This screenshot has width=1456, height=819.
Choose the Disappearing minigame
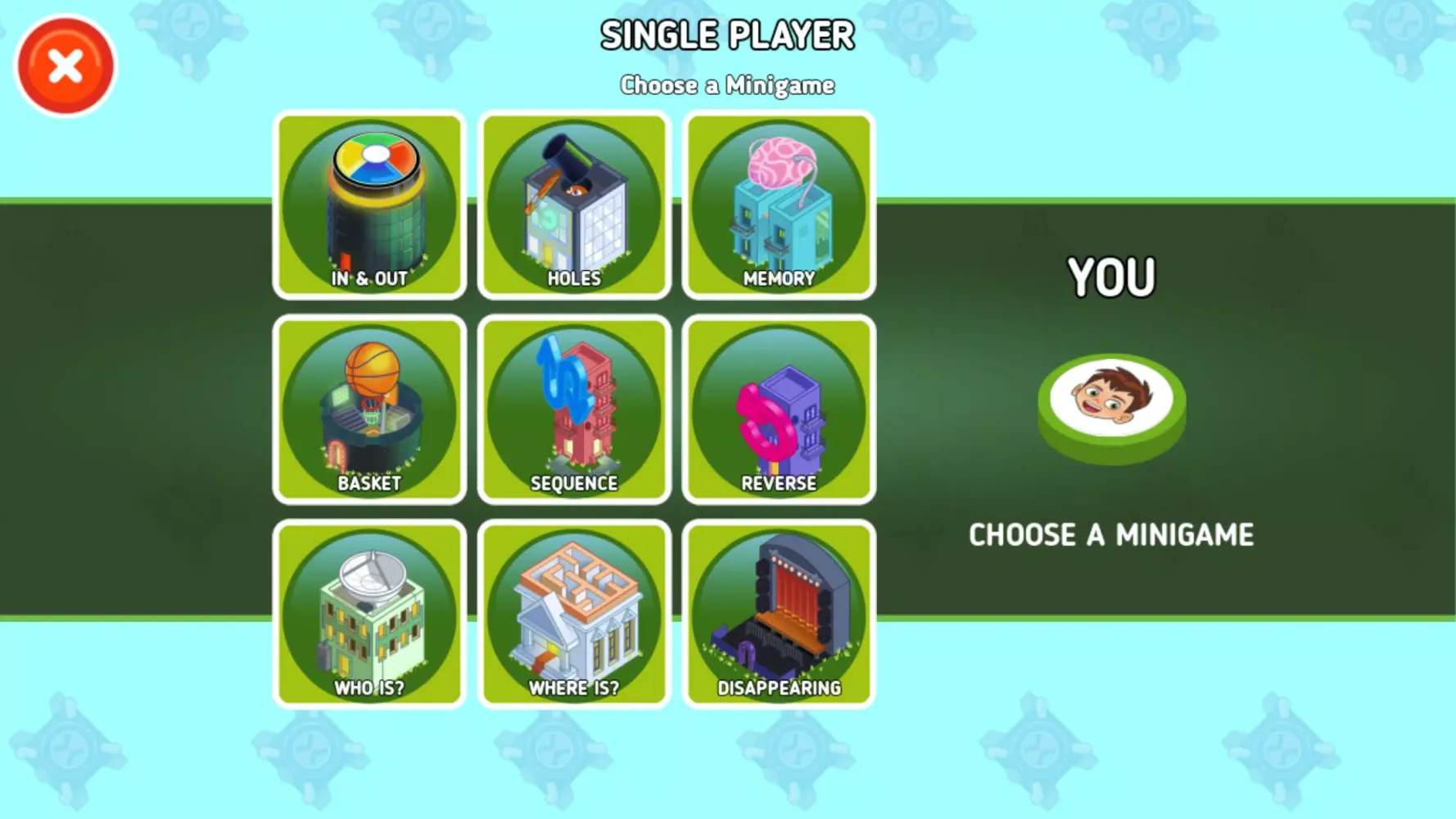tap(778, 613)
